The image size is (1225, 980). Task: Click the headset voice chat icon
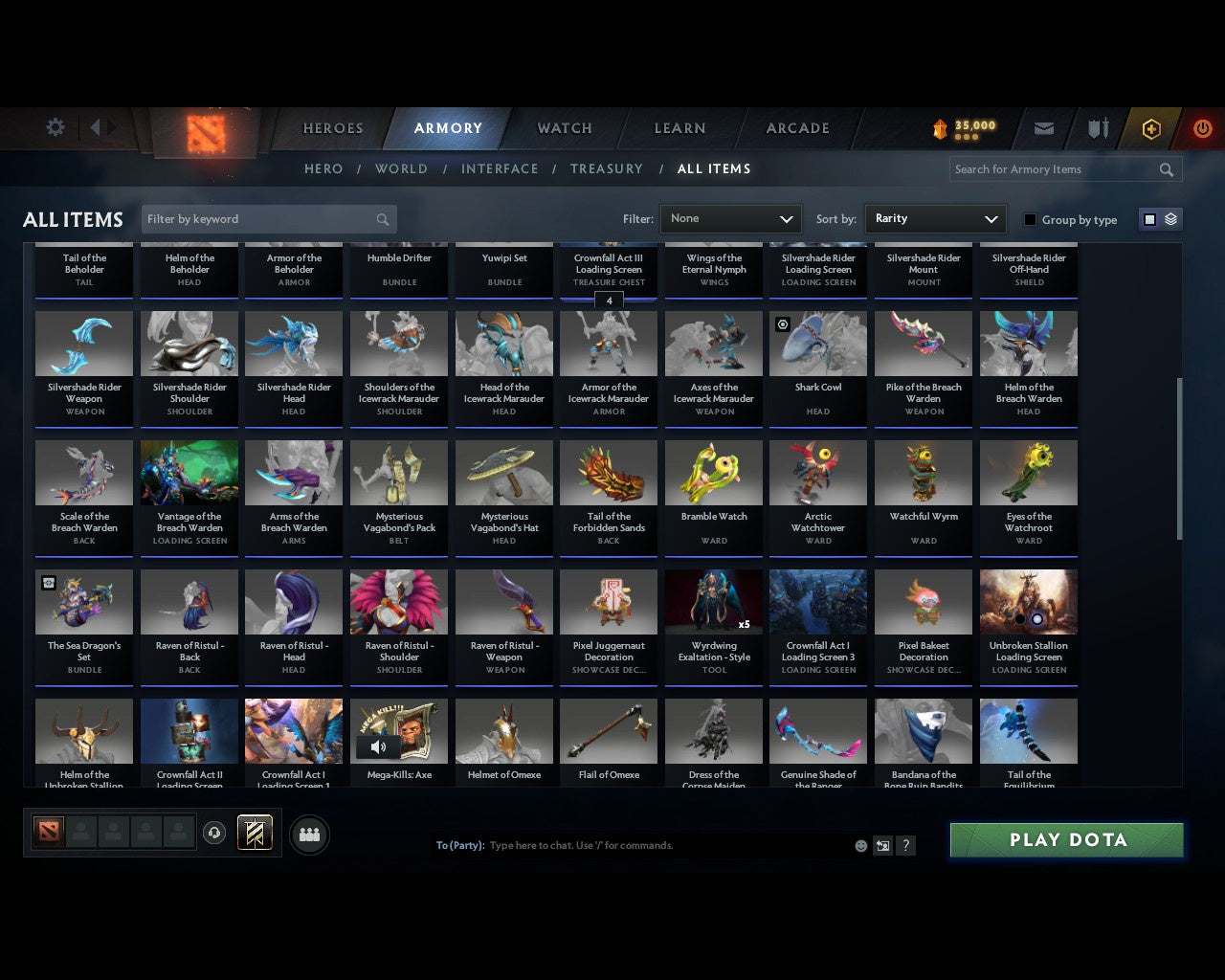pos(215,833)
